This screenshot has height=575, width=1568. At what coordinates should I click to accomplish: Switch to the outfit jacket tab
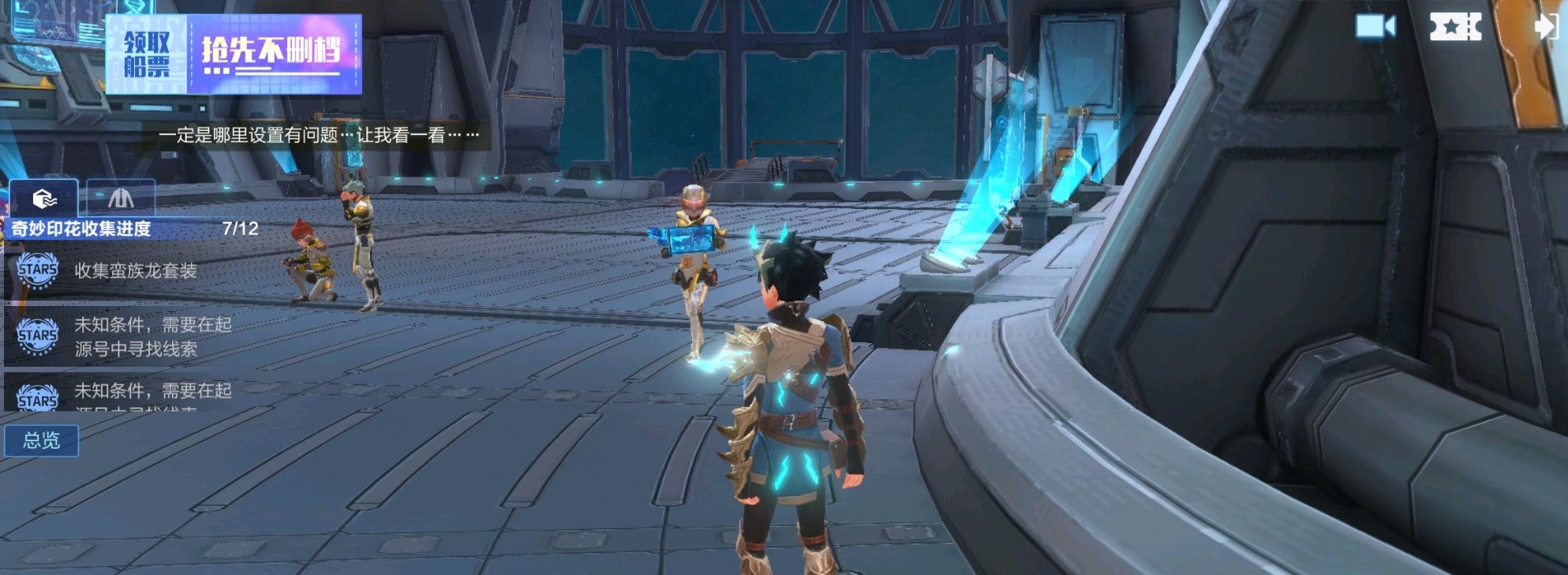coord(121,198)
